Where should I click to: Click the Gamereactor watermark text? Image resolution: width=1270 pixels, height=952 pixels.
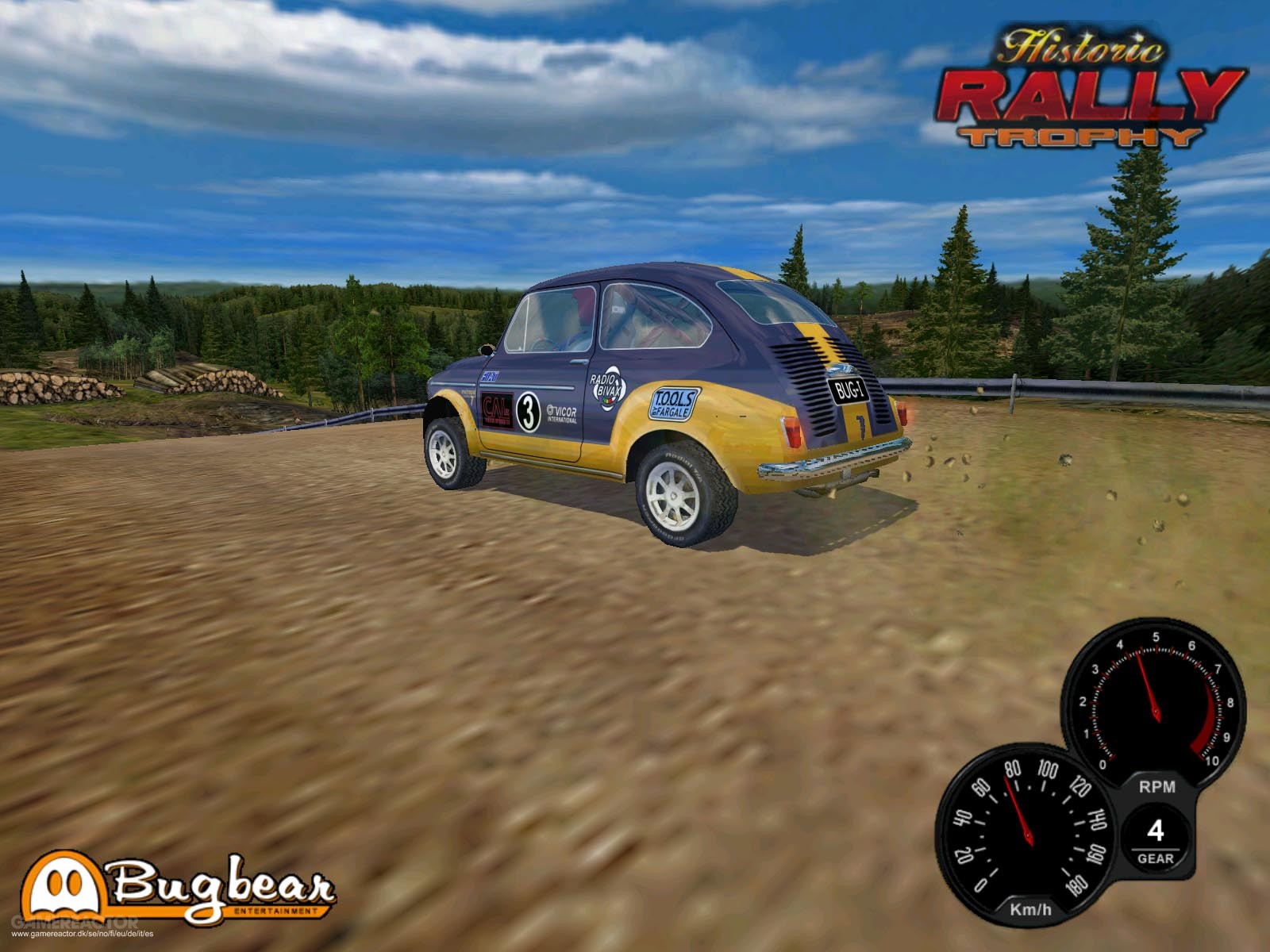click(x=75, y=921)
